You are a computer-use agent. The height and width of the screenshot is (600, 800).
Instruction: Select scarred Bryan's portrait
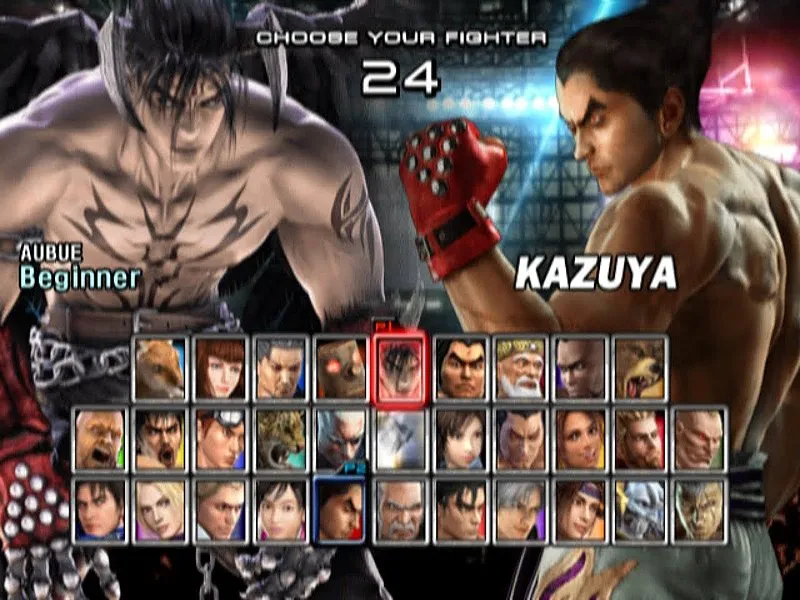coord(700,439)
